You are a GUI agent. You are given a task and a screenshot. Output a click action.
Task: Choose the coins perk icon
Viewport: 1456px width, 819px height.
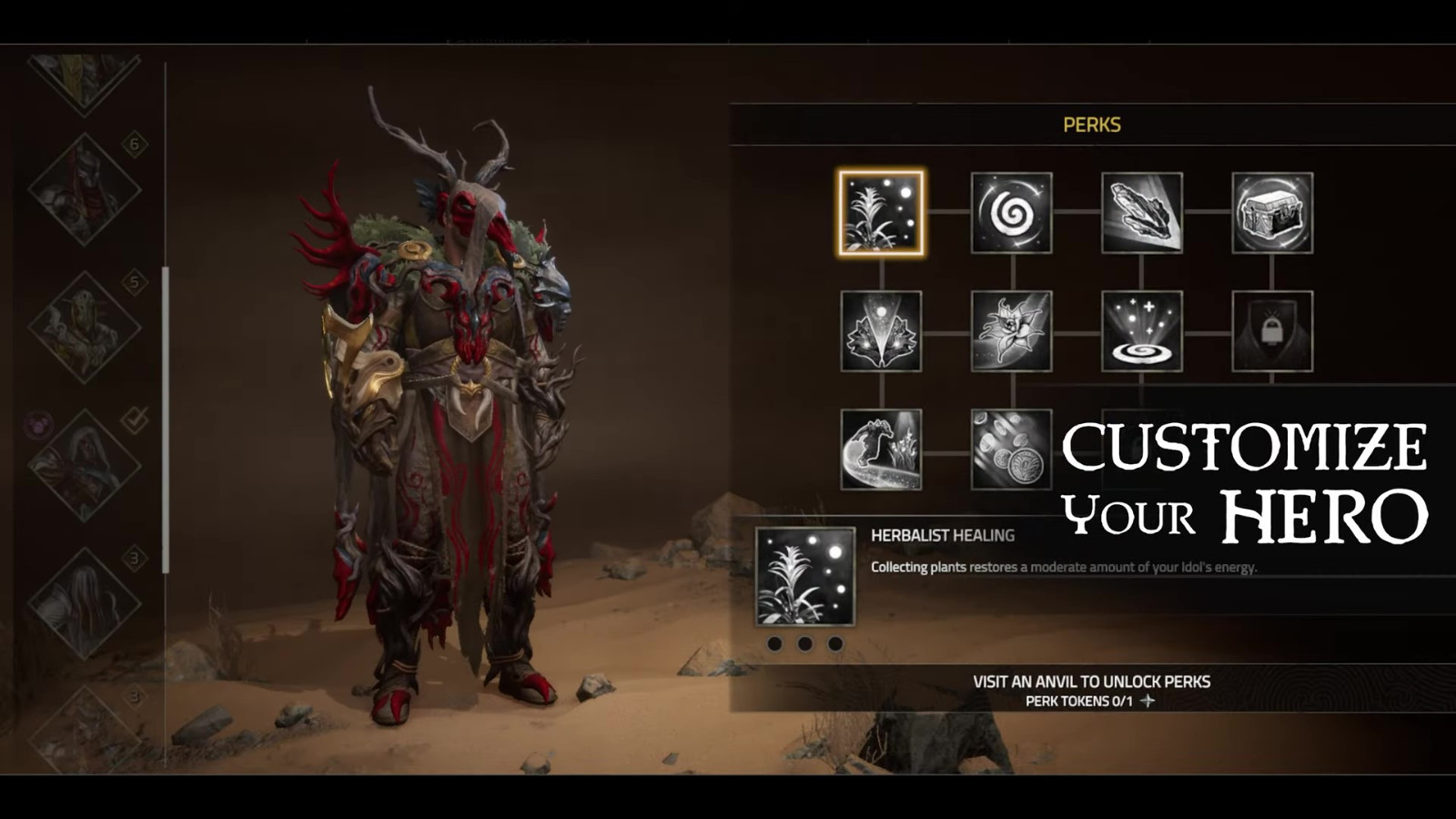[x=1011, y=450]
